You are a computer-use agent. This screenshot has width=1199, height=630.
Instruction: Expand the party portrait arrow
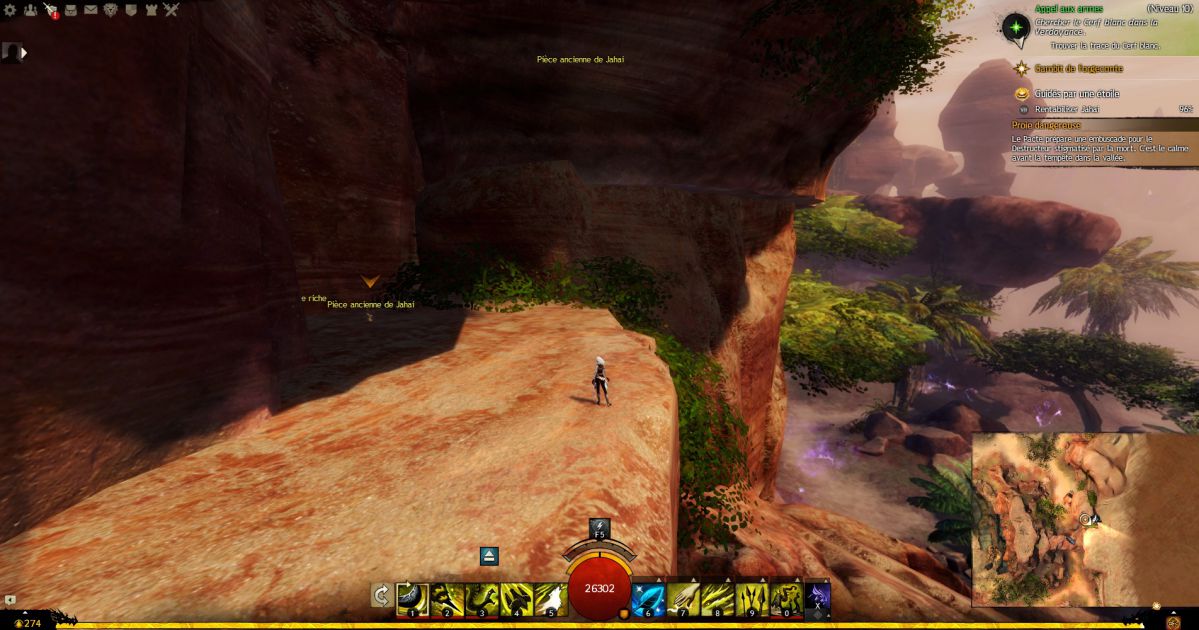tap(24, 52)
